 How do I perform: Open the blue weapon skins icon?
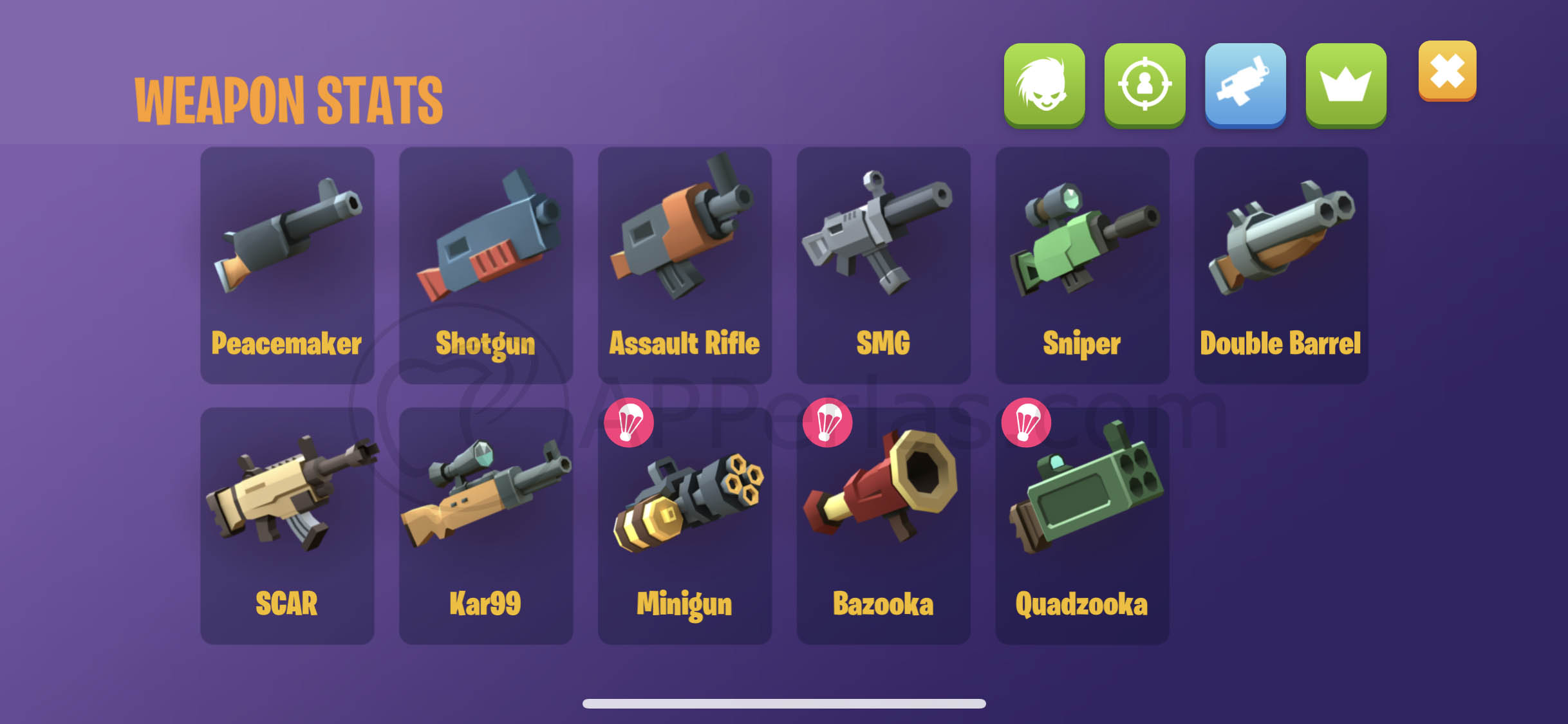pyautogui.click(x=1245, y=84)
